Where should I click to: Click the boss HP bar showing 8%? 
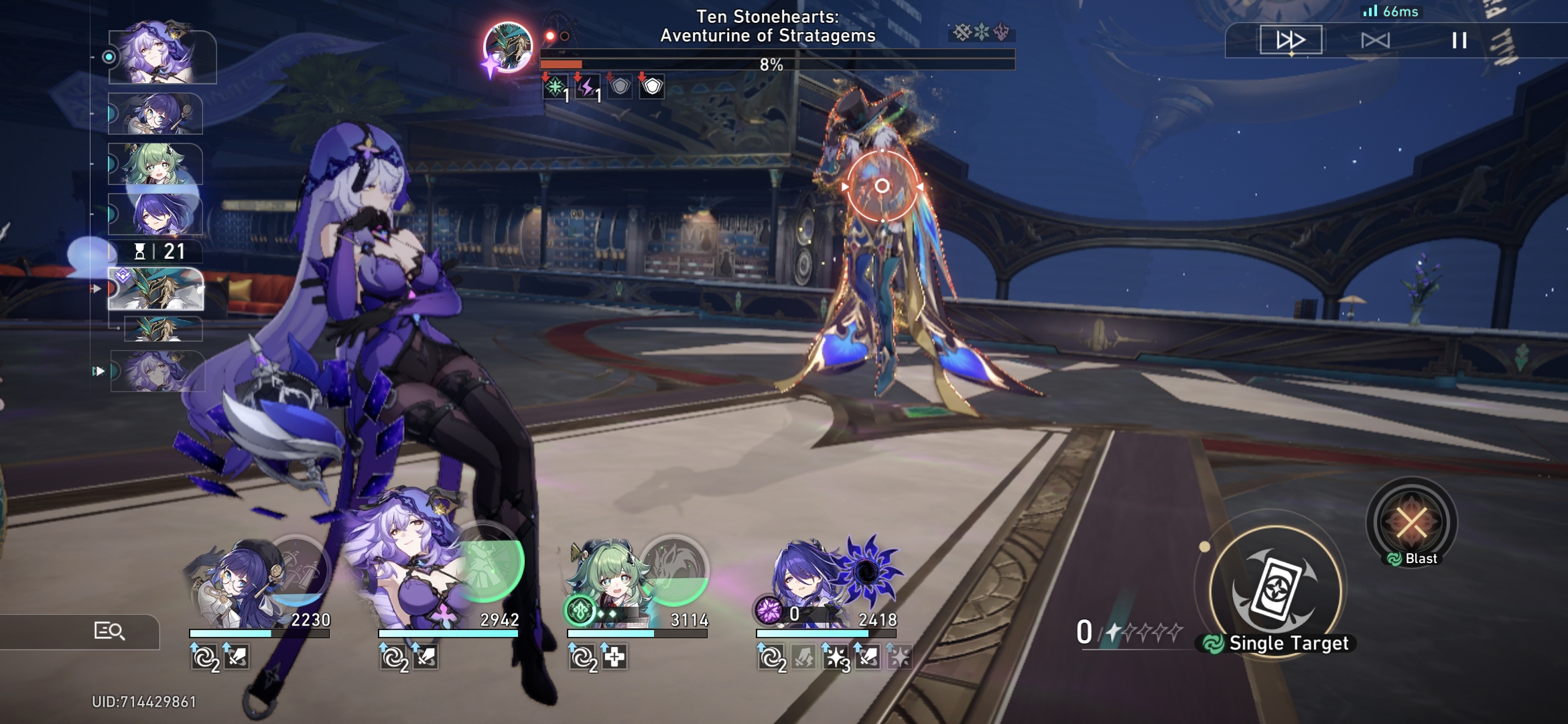[771, 64]
